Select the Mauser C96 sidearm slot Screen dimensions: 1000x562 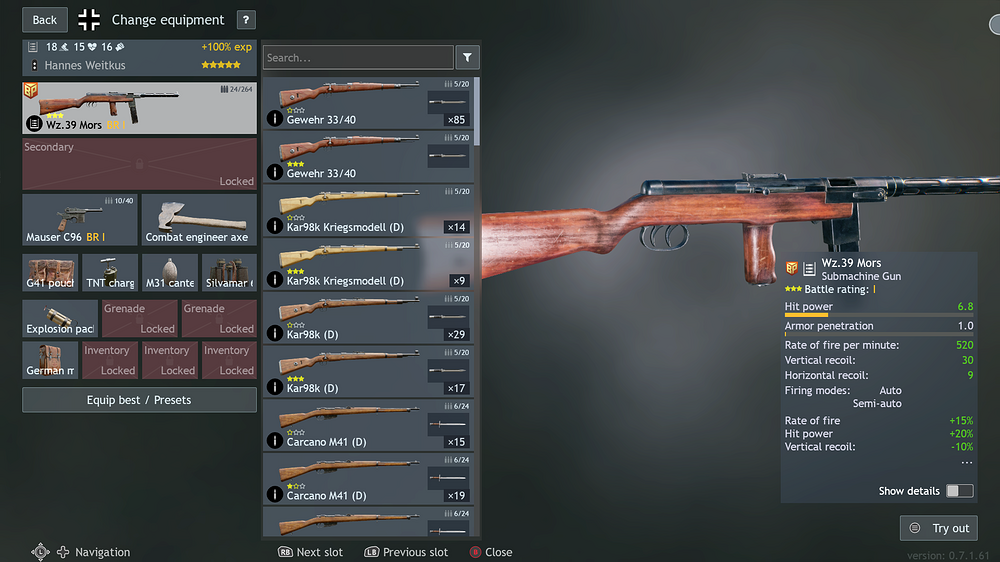pos(80,220)
